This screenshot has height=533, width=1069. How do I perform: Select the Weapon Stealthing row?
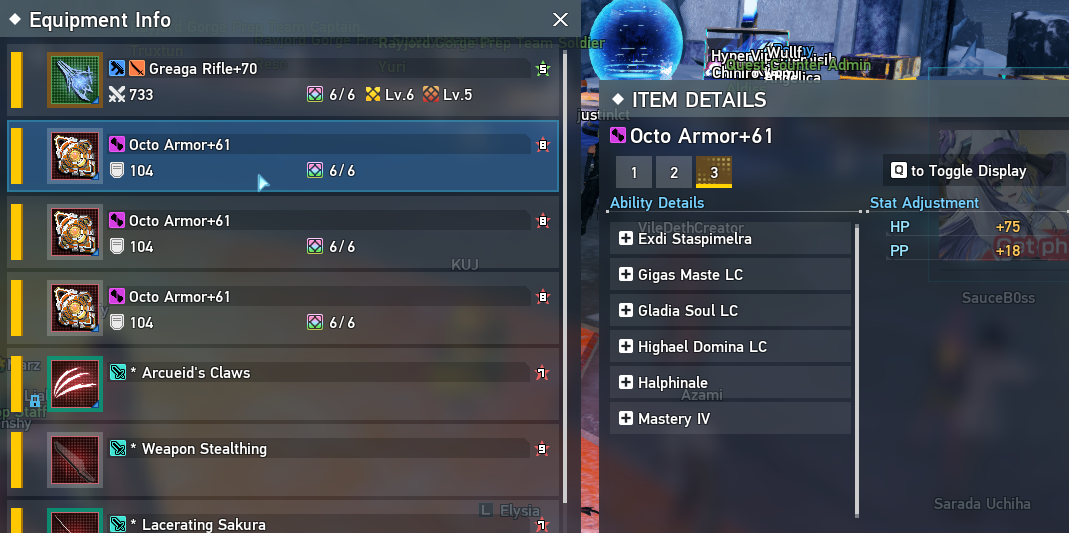[x=300, y=460]
